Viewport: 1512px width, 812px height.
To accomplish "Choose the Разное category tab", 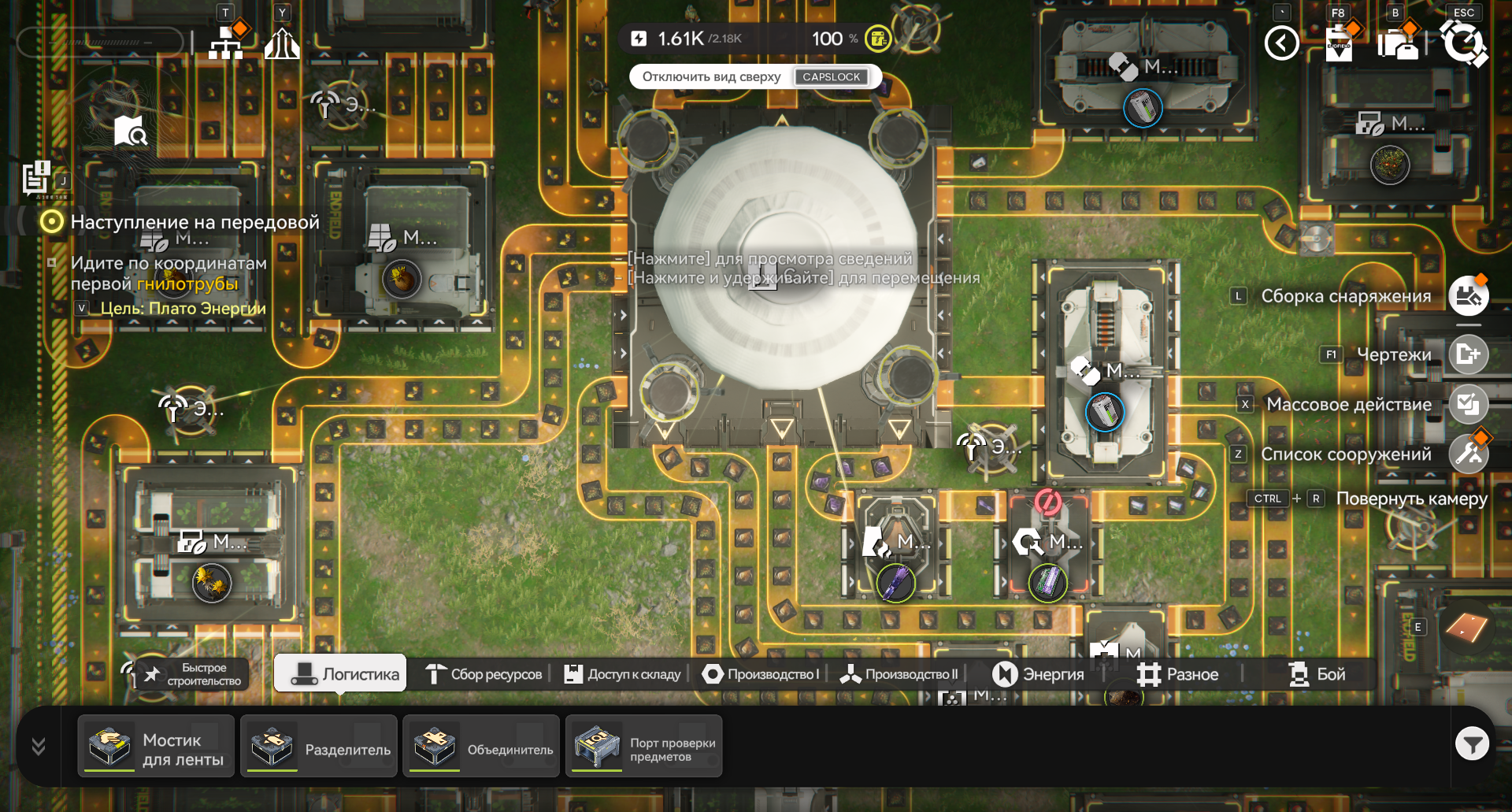I will [x=1178, y=674].
